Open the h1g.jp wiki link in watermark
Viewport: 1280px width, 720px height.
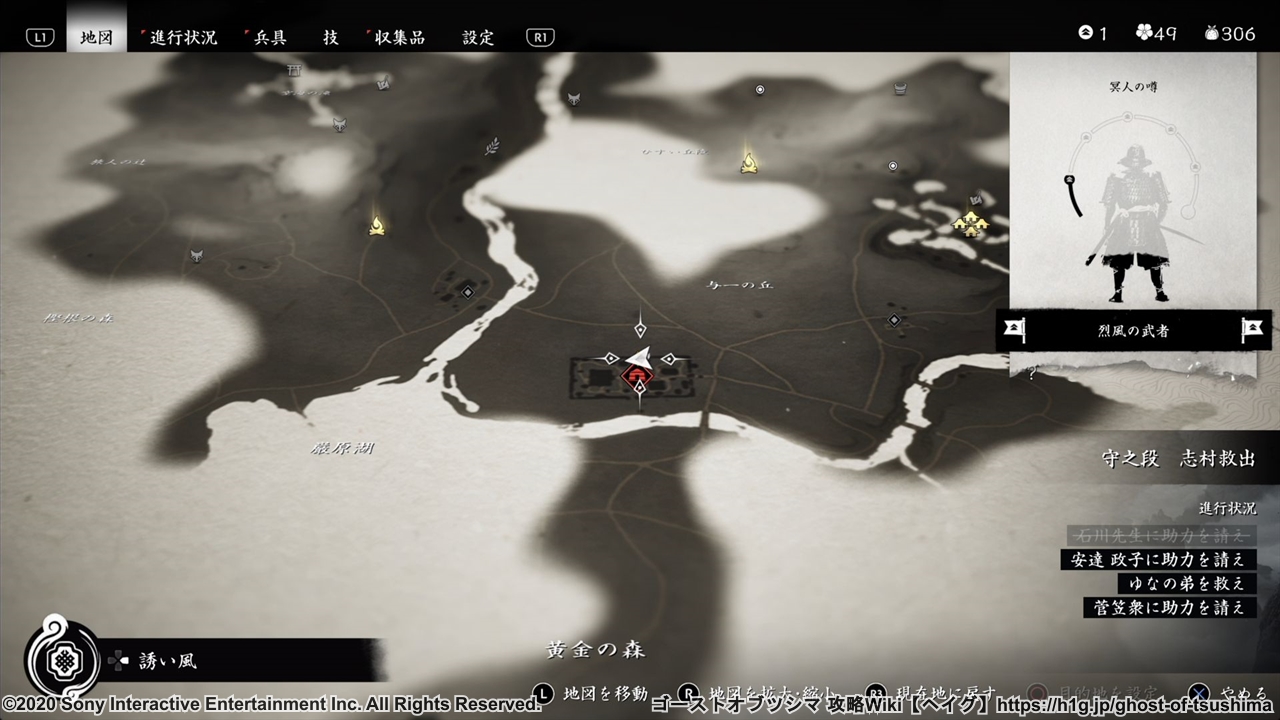click(1136, 704)
